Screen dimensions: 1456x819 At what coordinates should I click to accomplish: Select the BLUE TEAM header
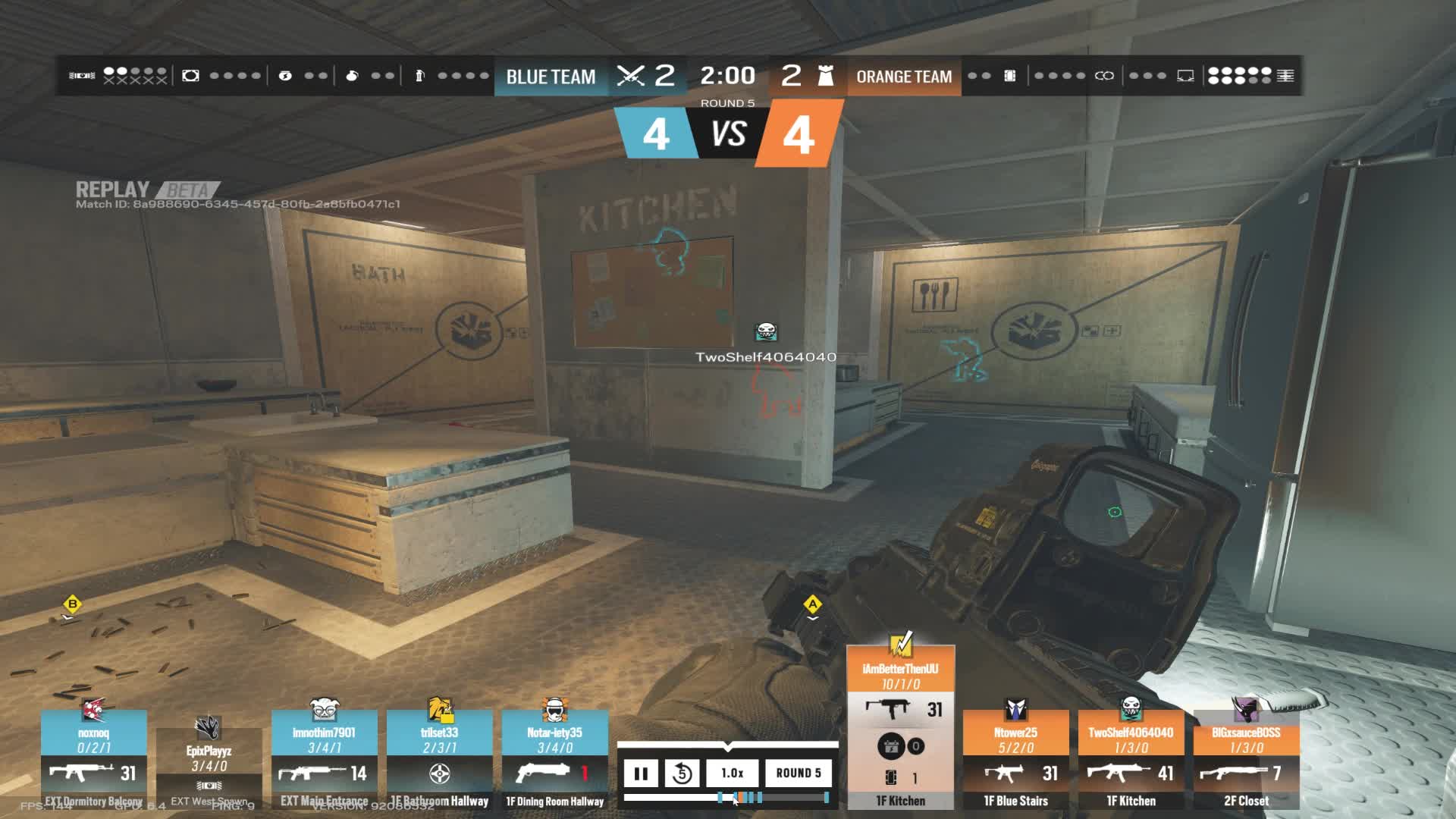pos(551,77)
